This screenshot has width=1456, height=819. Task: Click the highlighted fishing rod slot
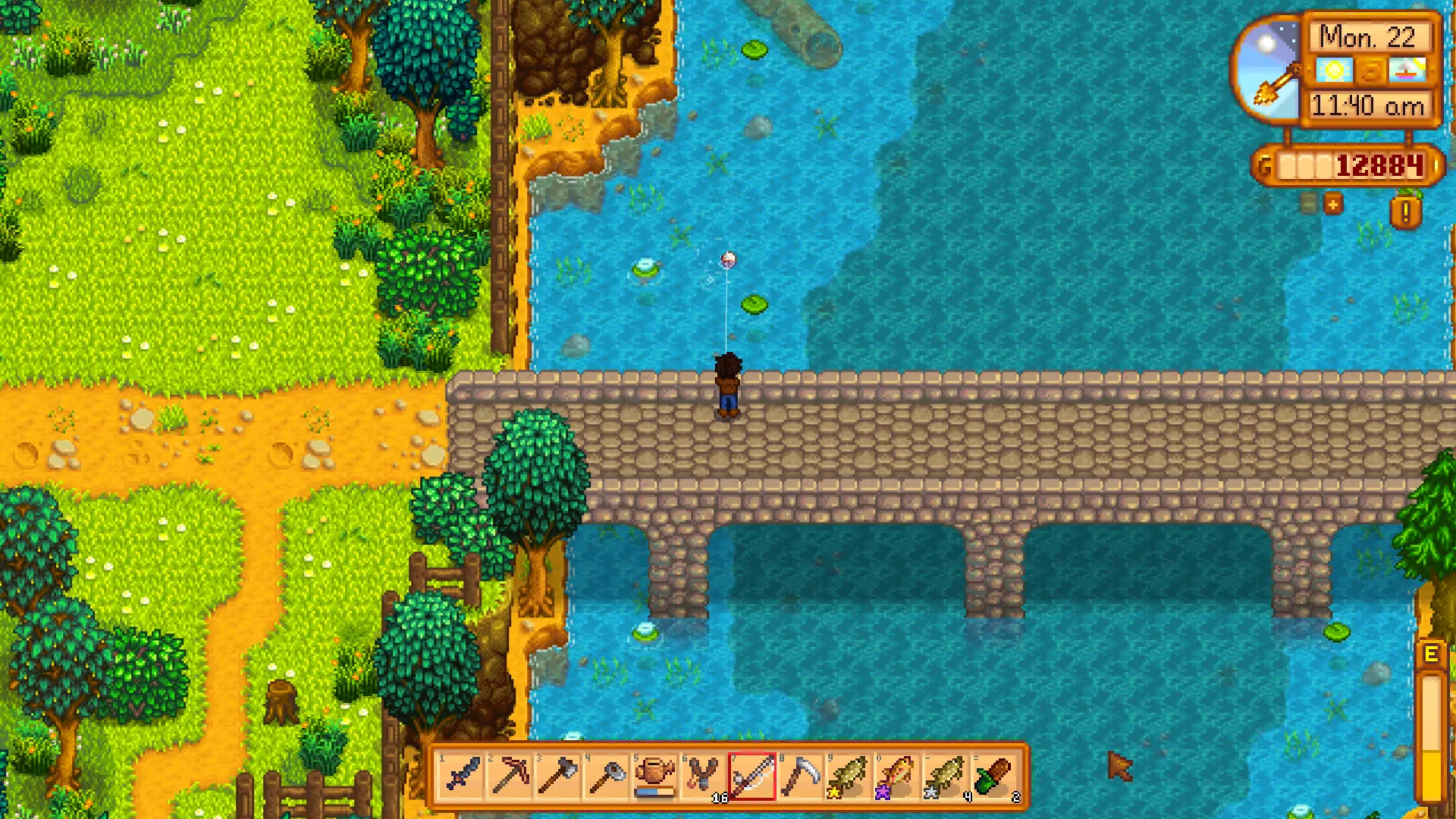[752, 777]
